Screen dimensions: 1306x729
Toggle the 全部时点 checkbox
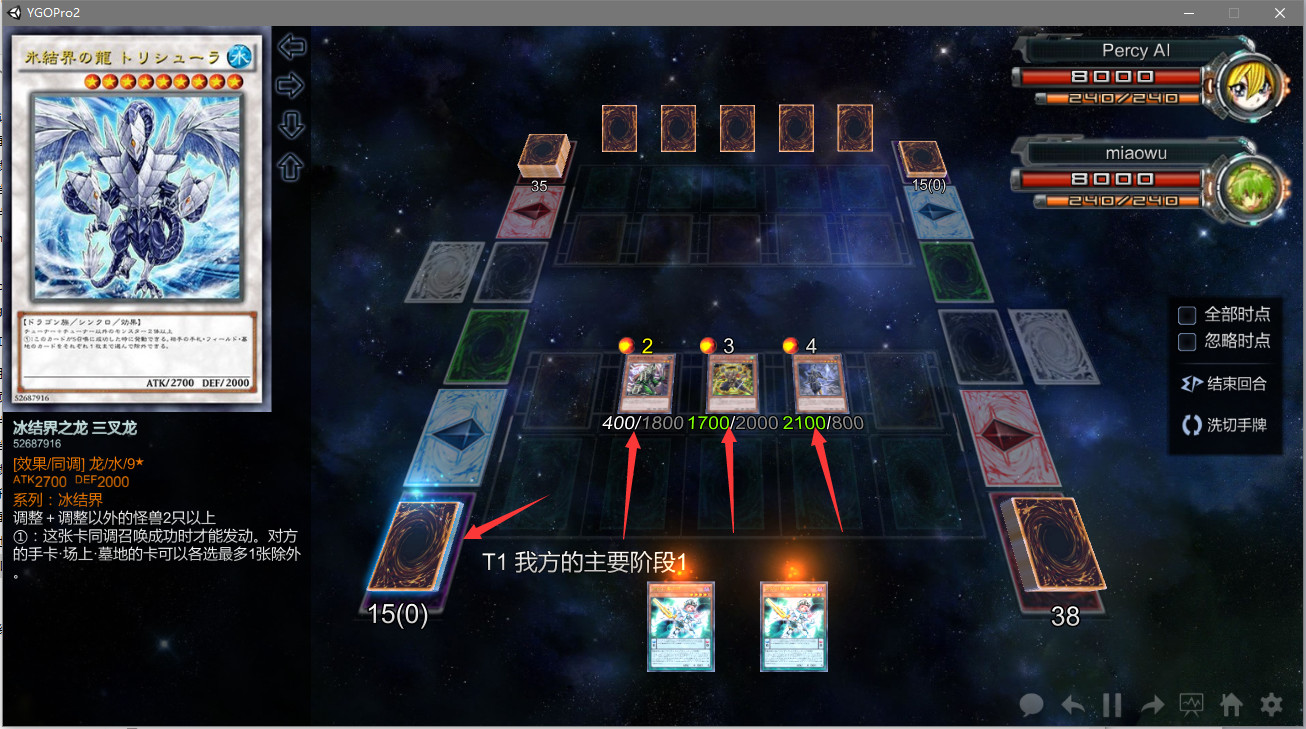point(1187,315)
